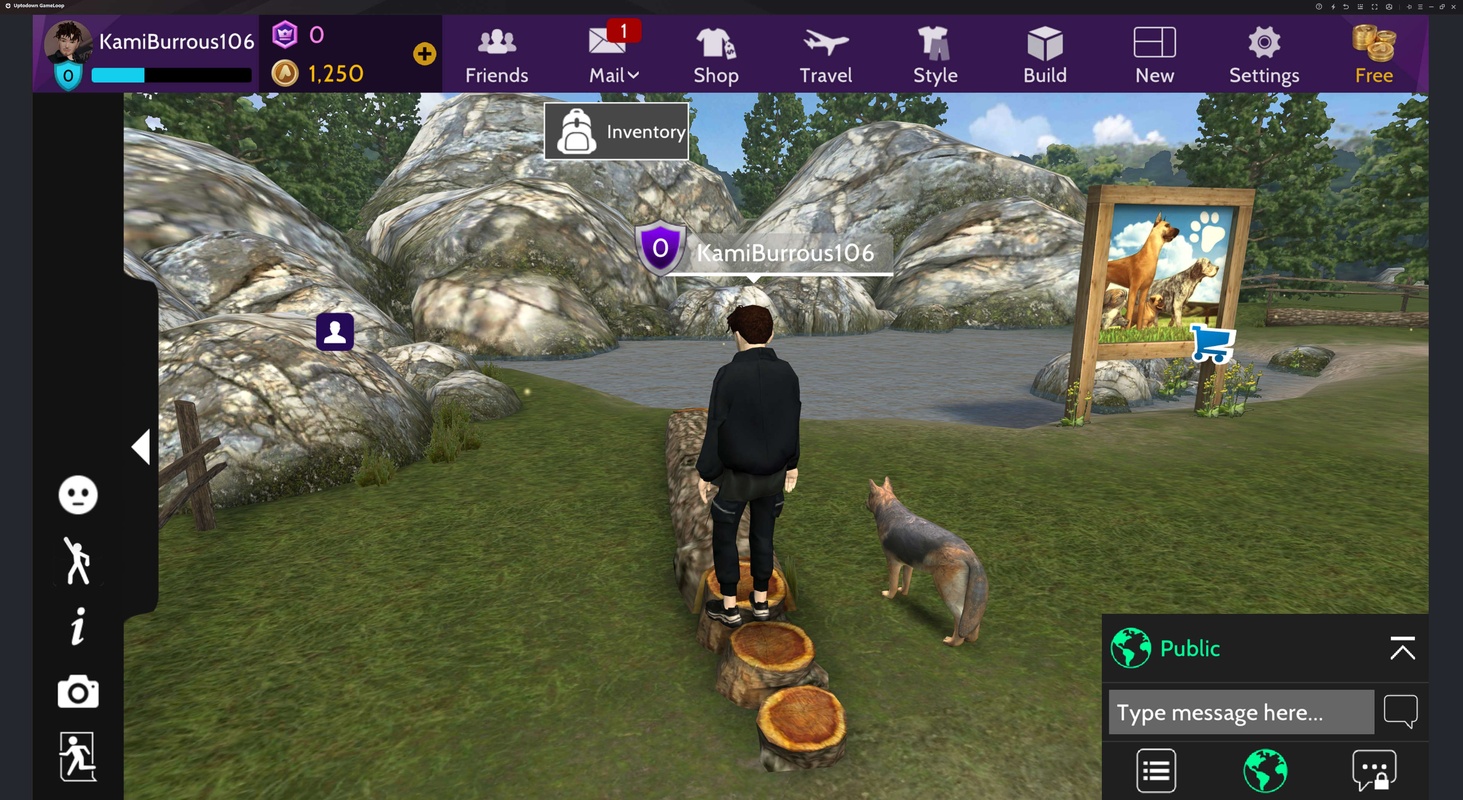Collapse the side panel with the white arrow
The height and width of the screenshot is (800, 1463).
141,447
